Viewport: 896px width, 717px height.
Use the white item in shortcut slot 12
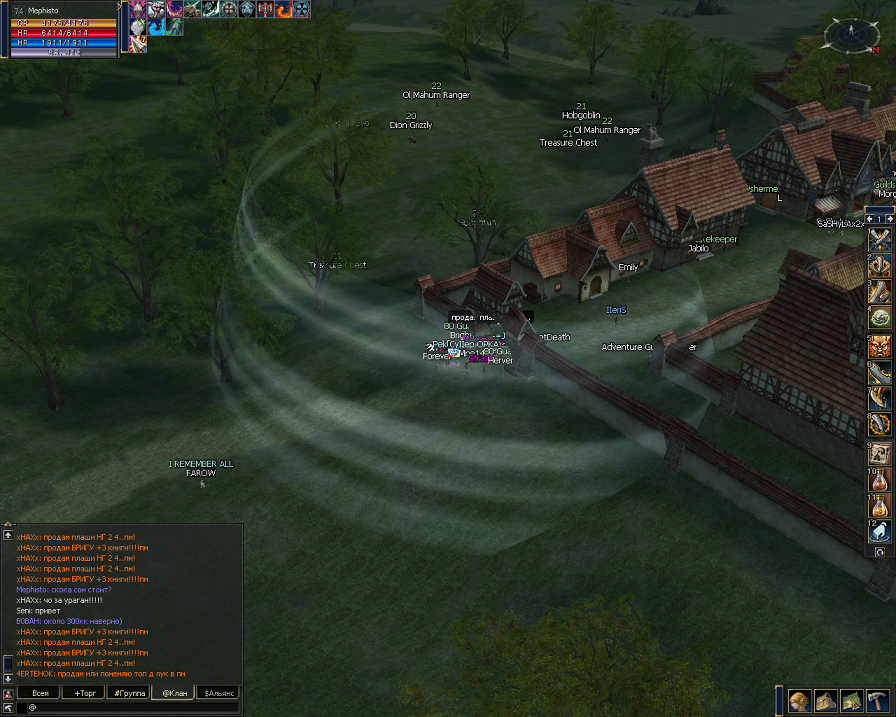pyautogui.click(x=880, y=533)
